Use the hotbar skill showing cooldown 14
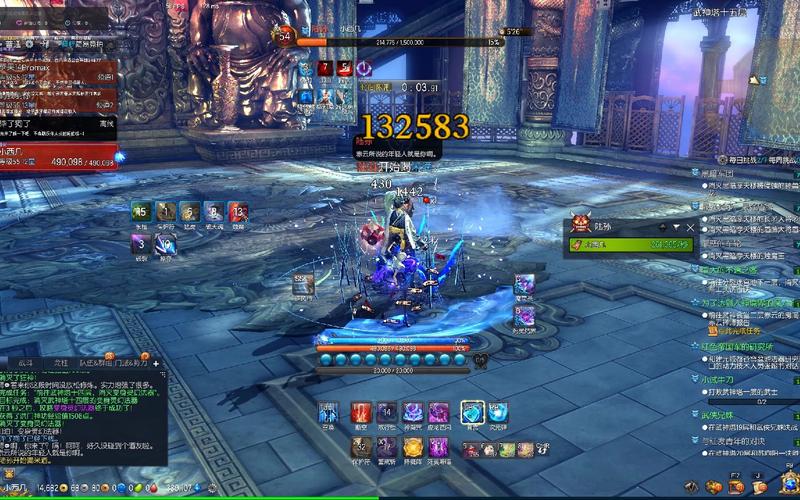The height and width of the screenshot is (500, 800). coord(387,412)
